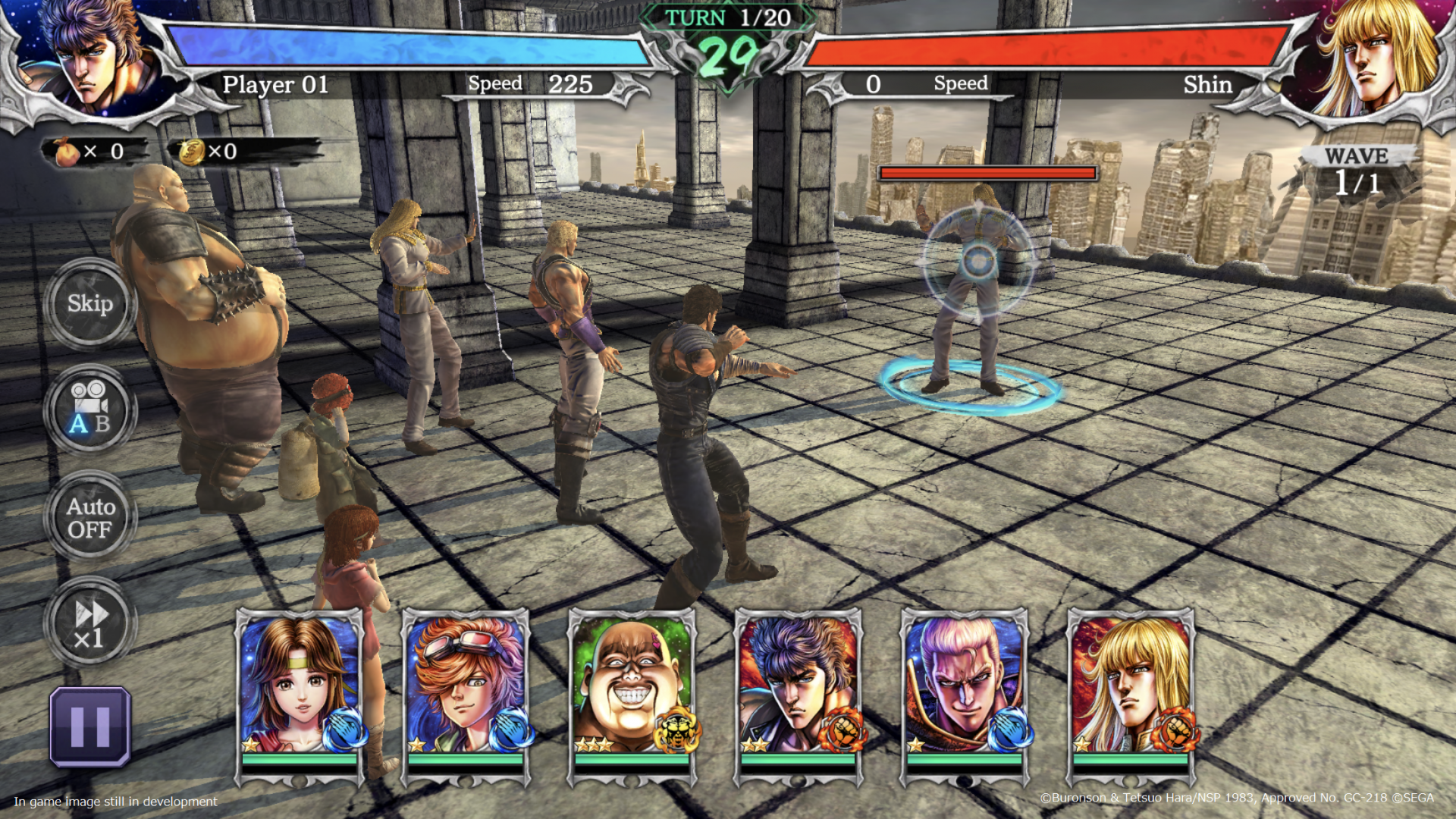Skip the battle with the Skip button
The width and height of the screenshot is (1456, 819).
(x=90, y=304)
